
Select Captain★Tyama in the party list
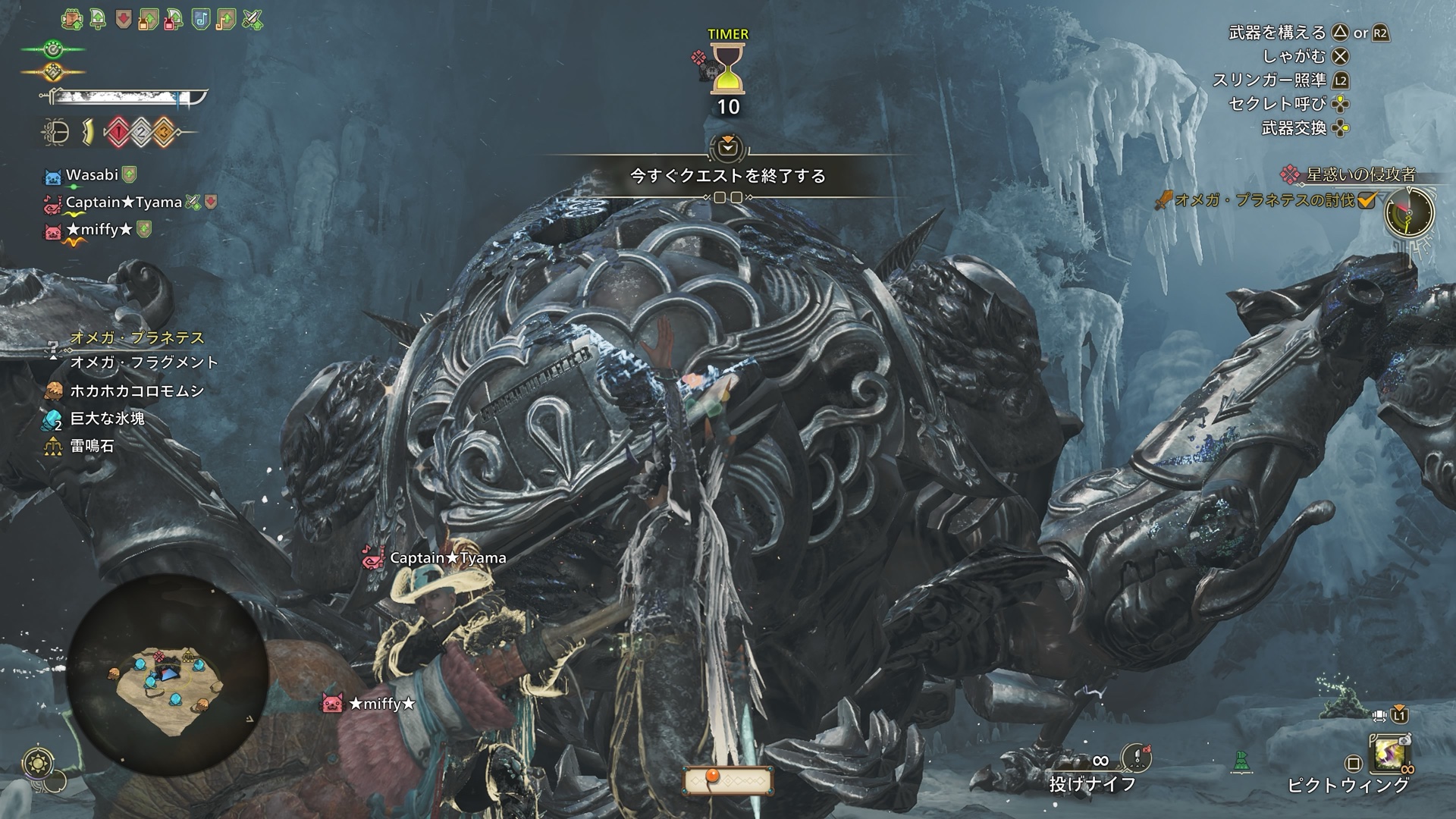(x=123, y=202)
